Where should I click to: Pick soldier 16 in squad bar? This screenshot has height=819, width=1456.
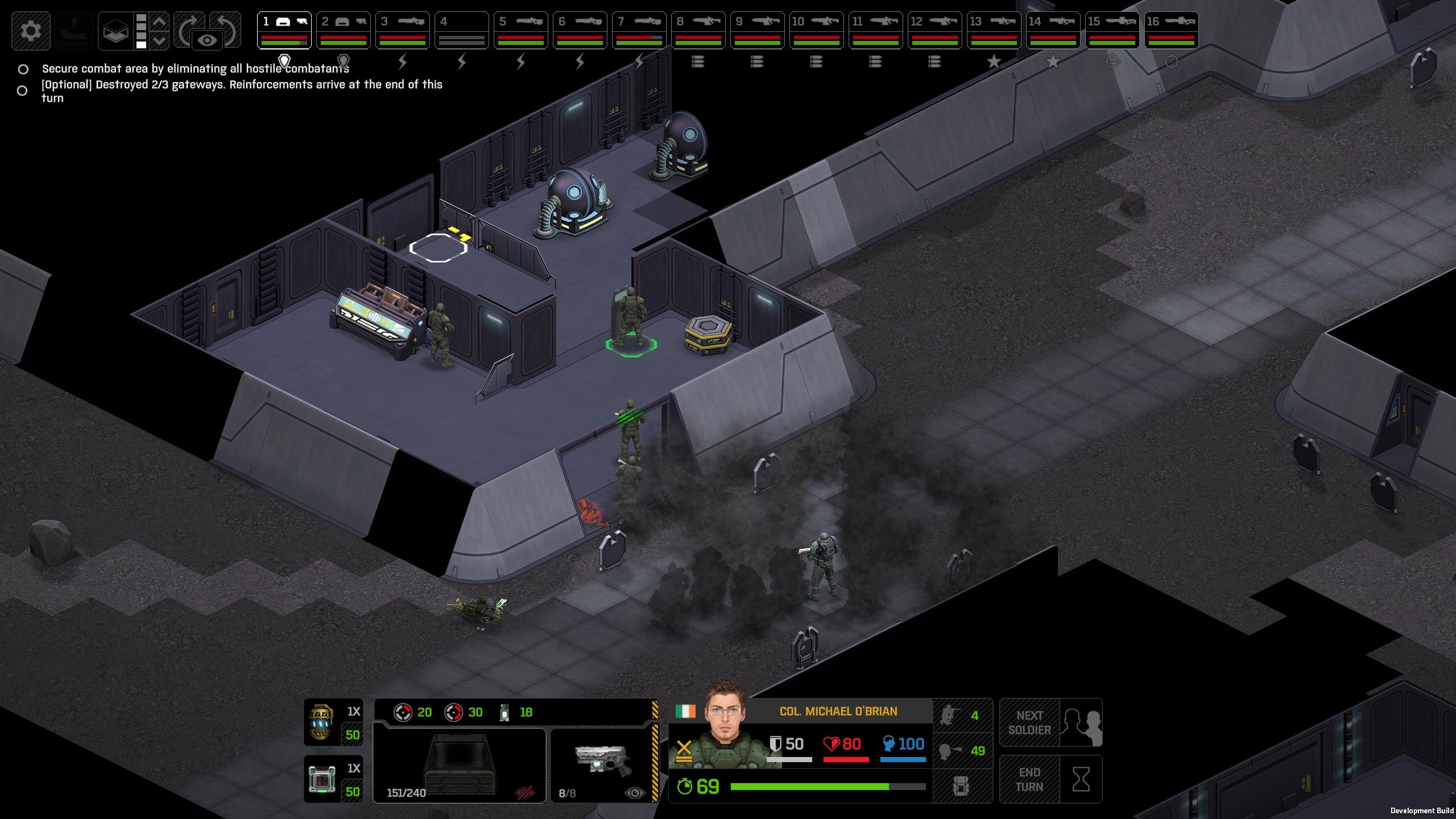click(x=1171, y=30)
